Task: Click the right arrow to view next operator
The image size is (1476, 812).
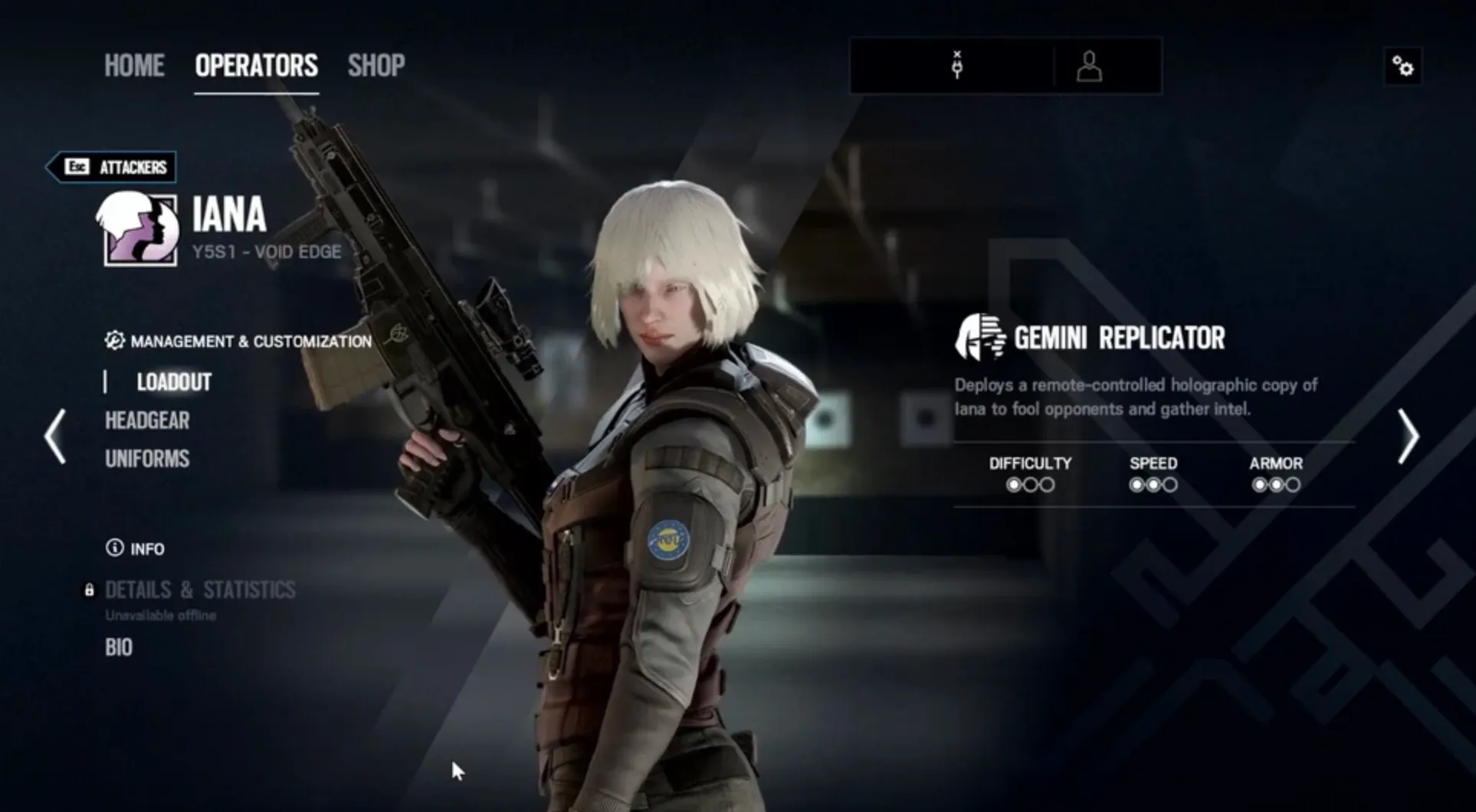Action: pyautogui.click(x=1409, y=436)
